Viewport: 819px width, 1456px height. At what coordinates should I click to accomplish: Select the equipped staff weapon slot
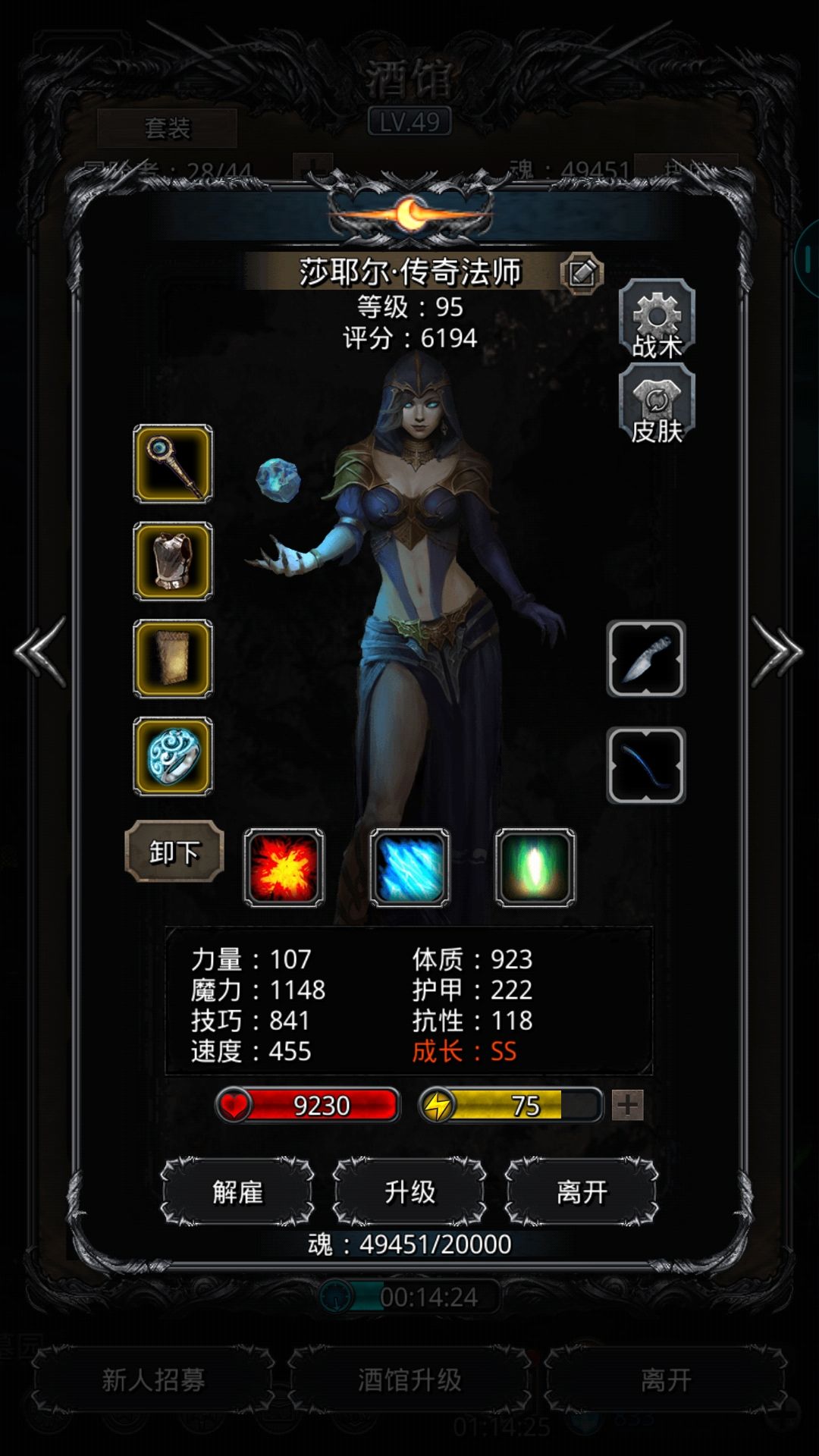[173, 463]
